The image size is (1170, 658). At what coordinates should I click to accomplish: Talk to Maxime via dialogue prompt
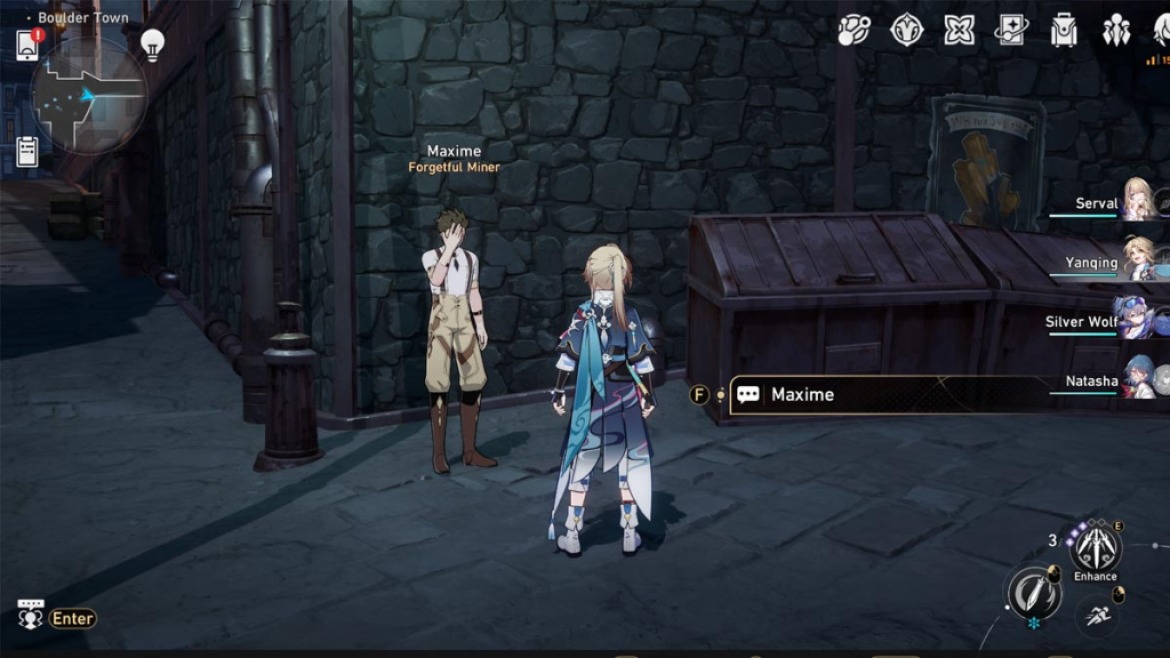802,394
